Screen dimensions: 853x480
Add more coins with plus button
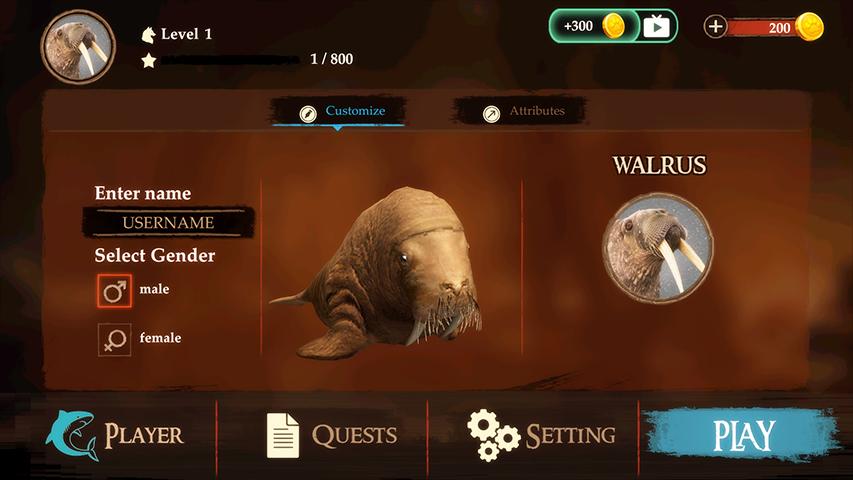click(x=715, y=27)
